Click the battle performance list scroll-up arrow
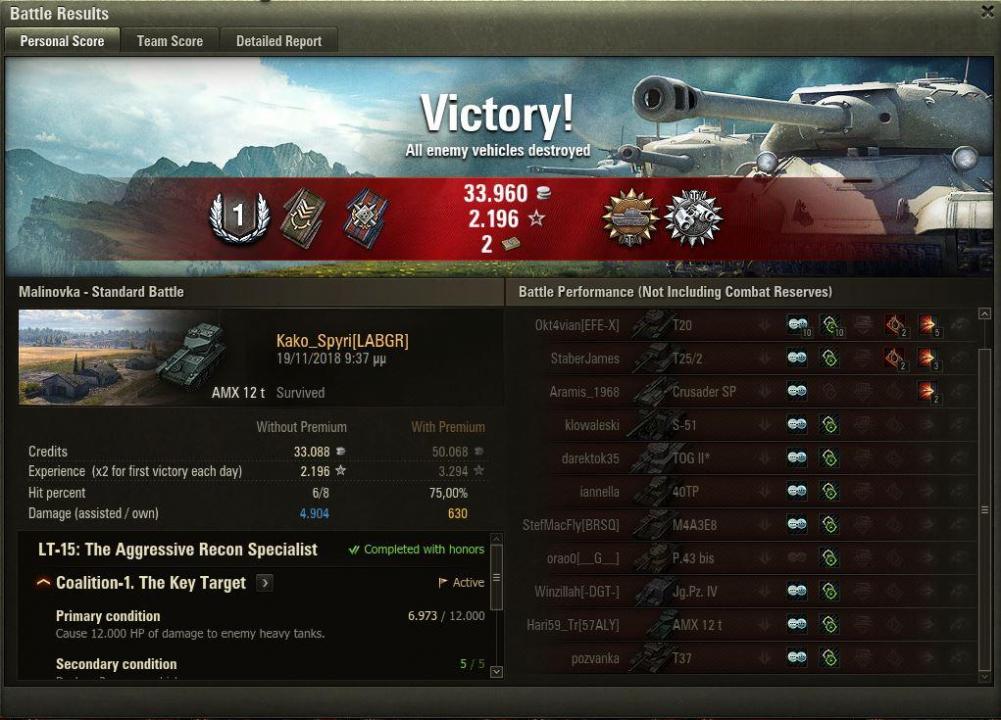 [x=984, y=314]
